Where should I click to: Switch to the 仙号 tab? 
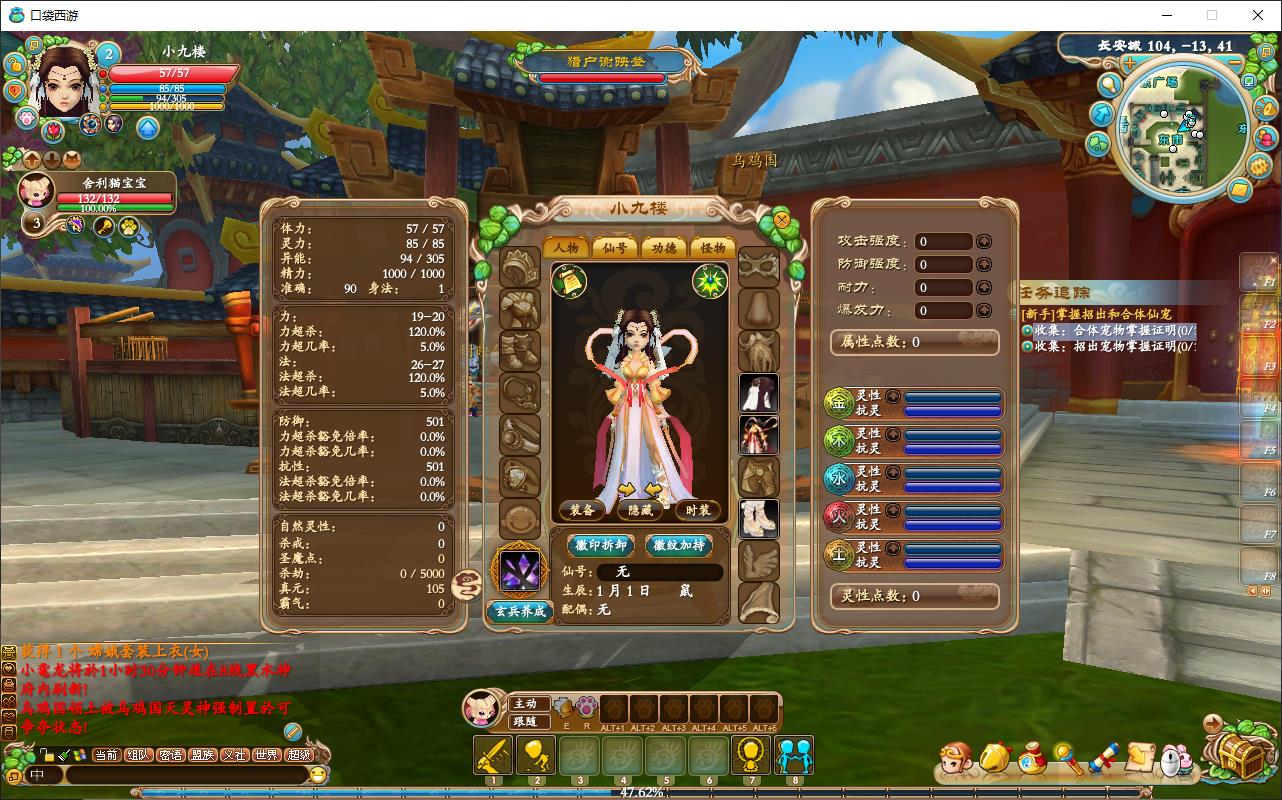click(x=614, y=248)
